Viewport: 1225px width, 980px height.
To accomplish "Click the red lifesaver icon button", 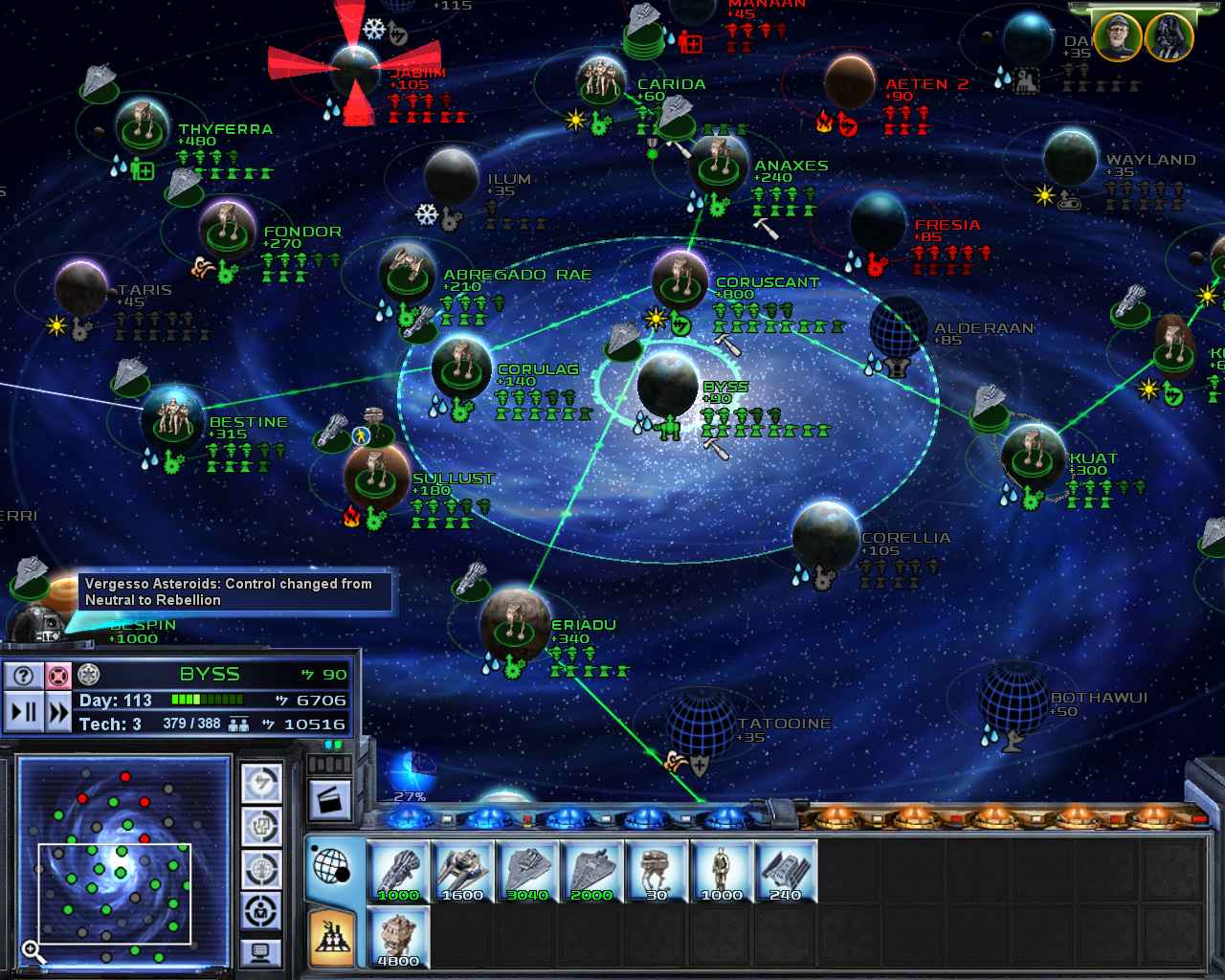I will 58,675.
